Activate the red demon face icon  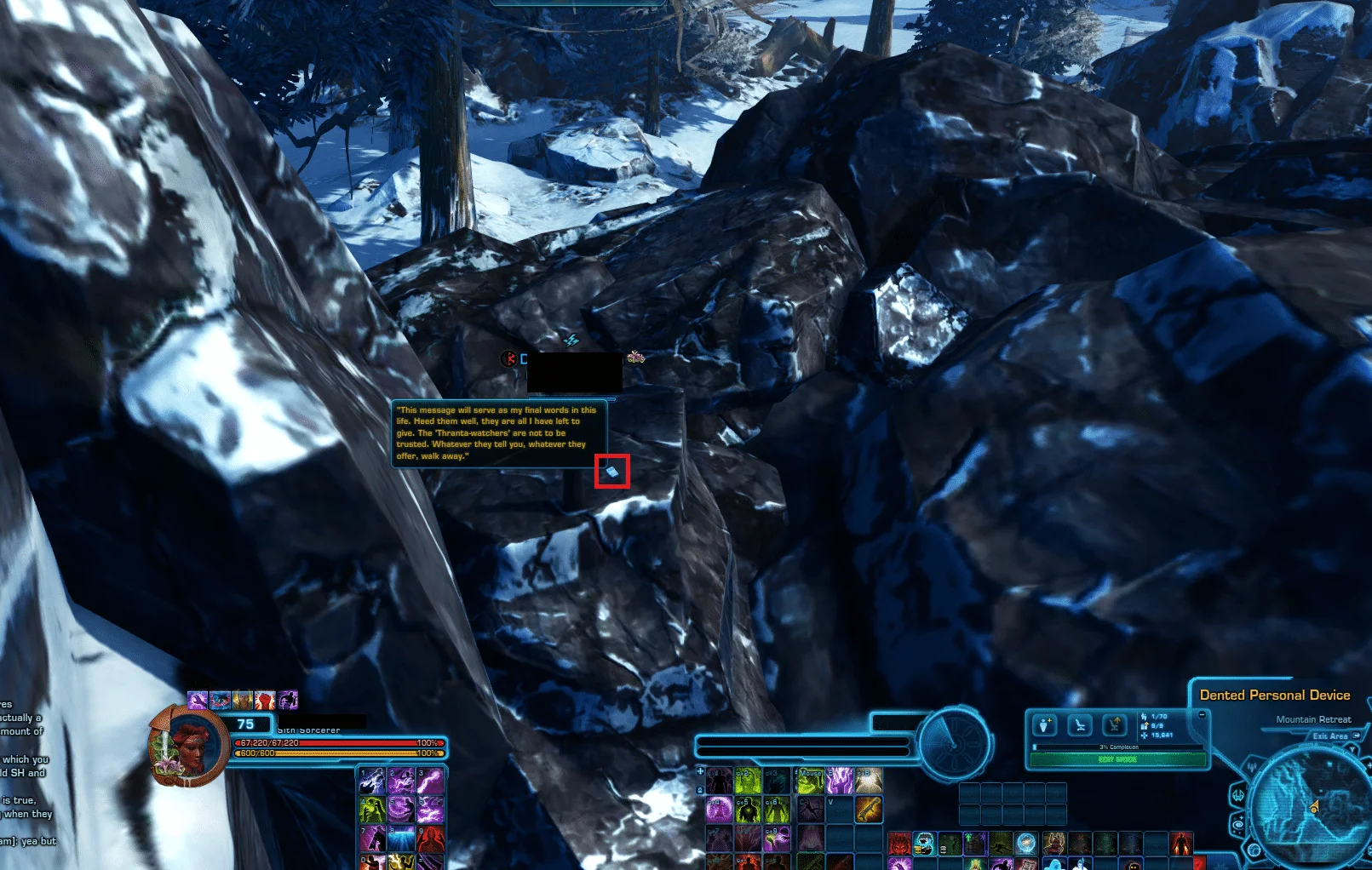point(899,844)
